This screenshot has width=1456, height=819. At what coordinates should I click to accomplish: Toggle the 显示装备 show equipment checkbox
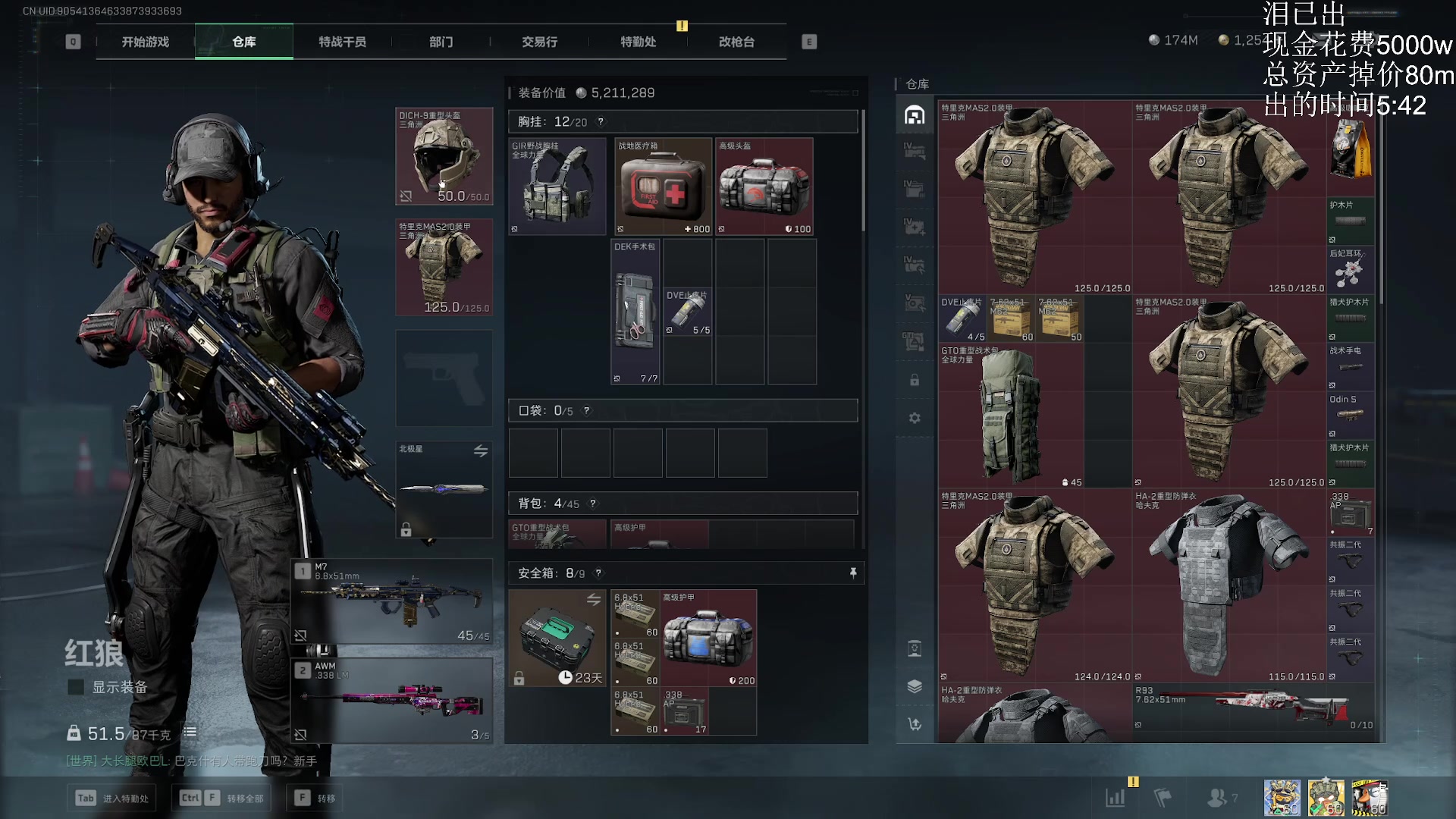pyautogui.click(x=76, y=687)
